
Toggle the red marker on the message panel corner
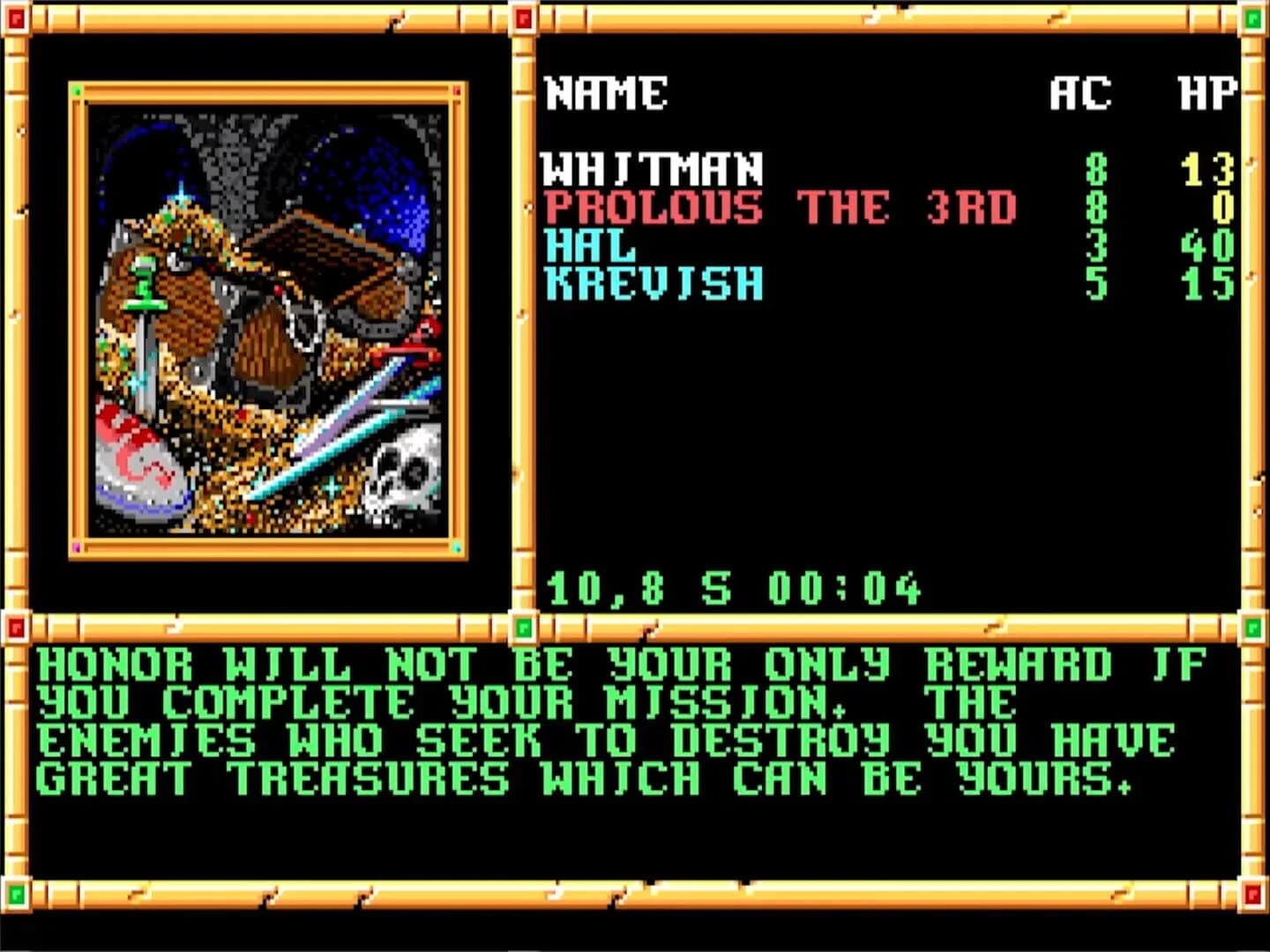[x=15, y=628]
